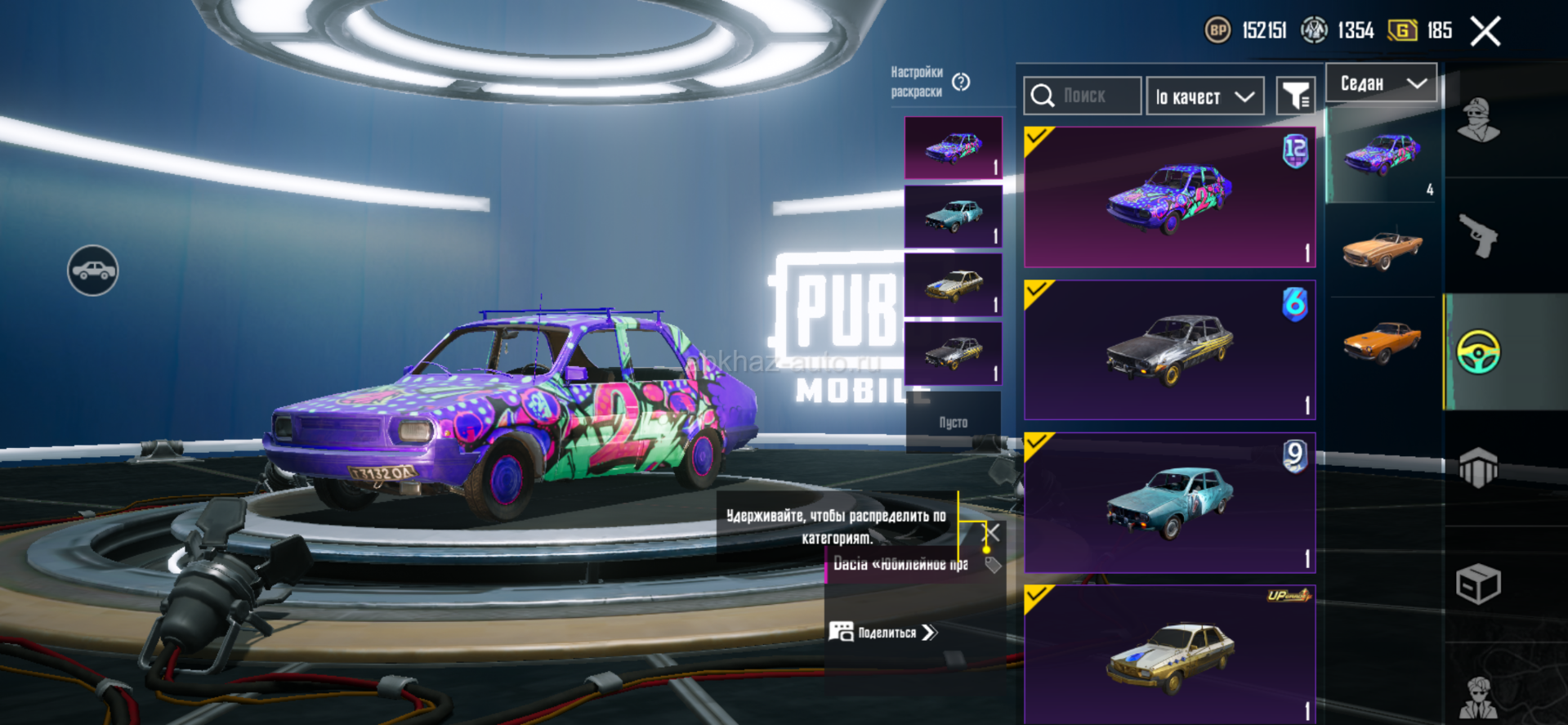The width and height of the screenshot is (1568, 725).
Task: Select the orange convertible vehicle model
Action: [x=1383, y=249]
